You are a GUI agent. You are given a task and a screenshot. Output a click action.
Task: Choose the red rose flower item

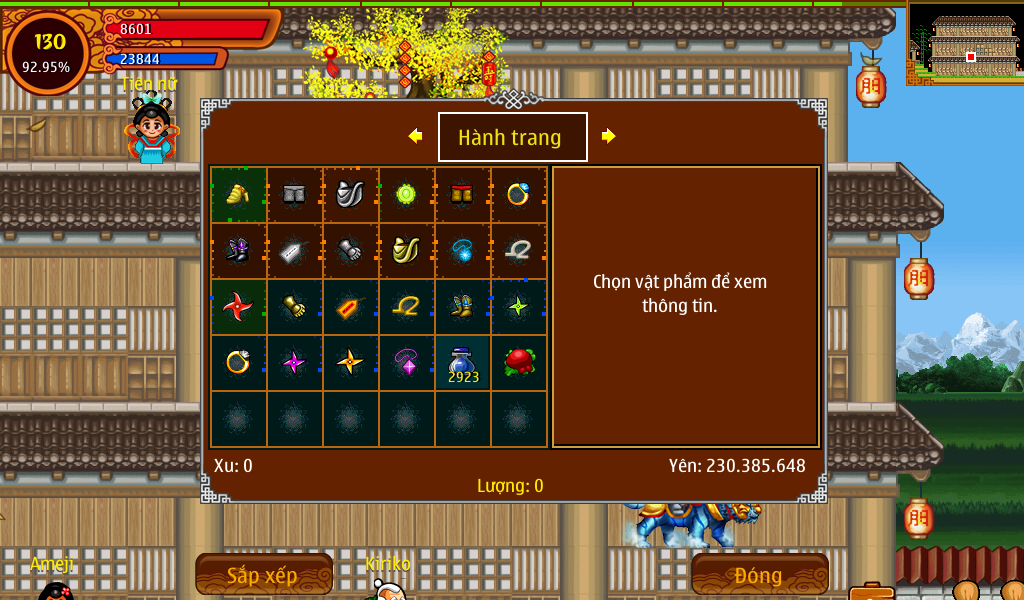518,362
